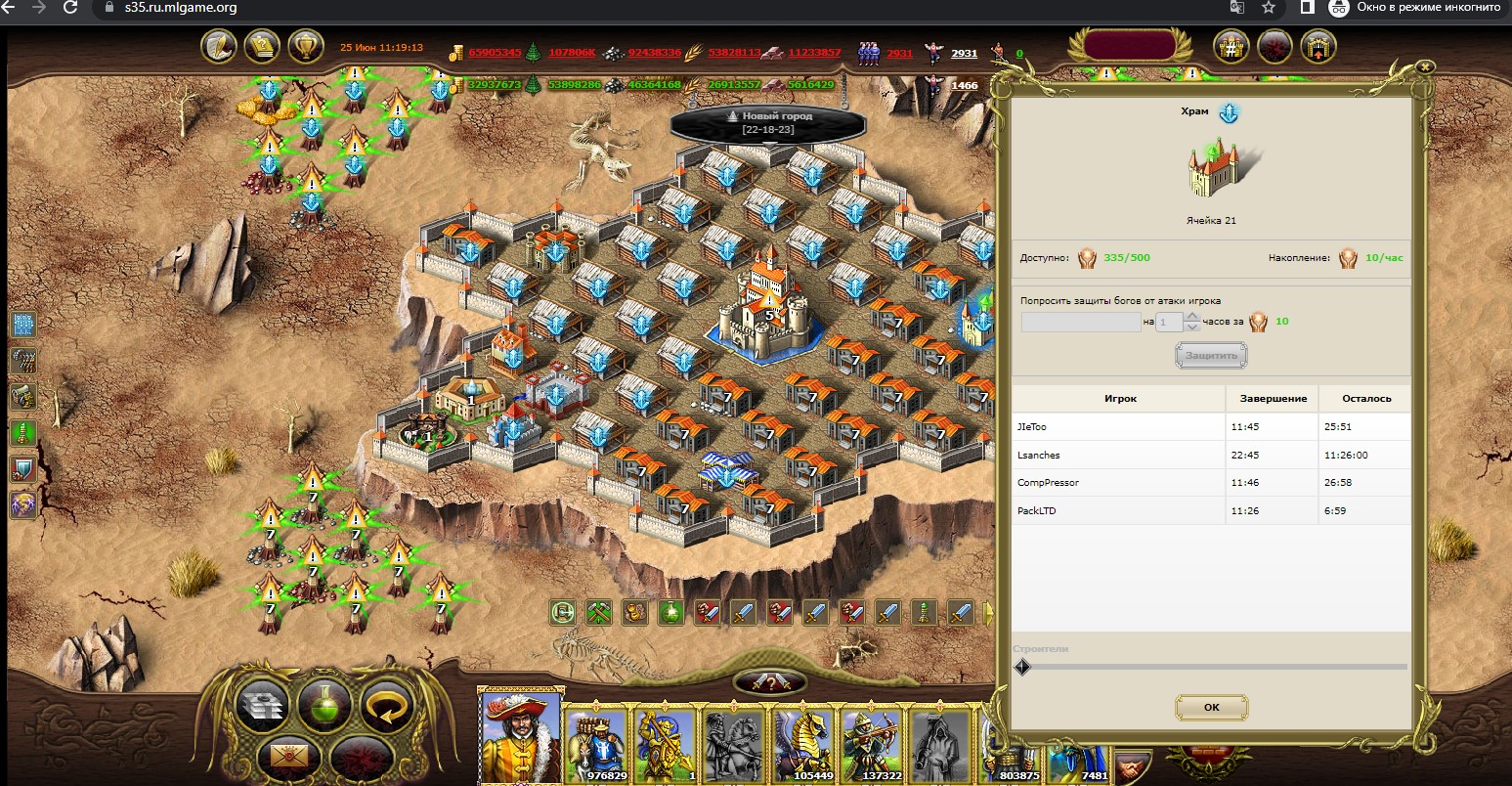This screenshot has height=786, width=1512.
Task: Reload the browser page
Action: (70, 8)
